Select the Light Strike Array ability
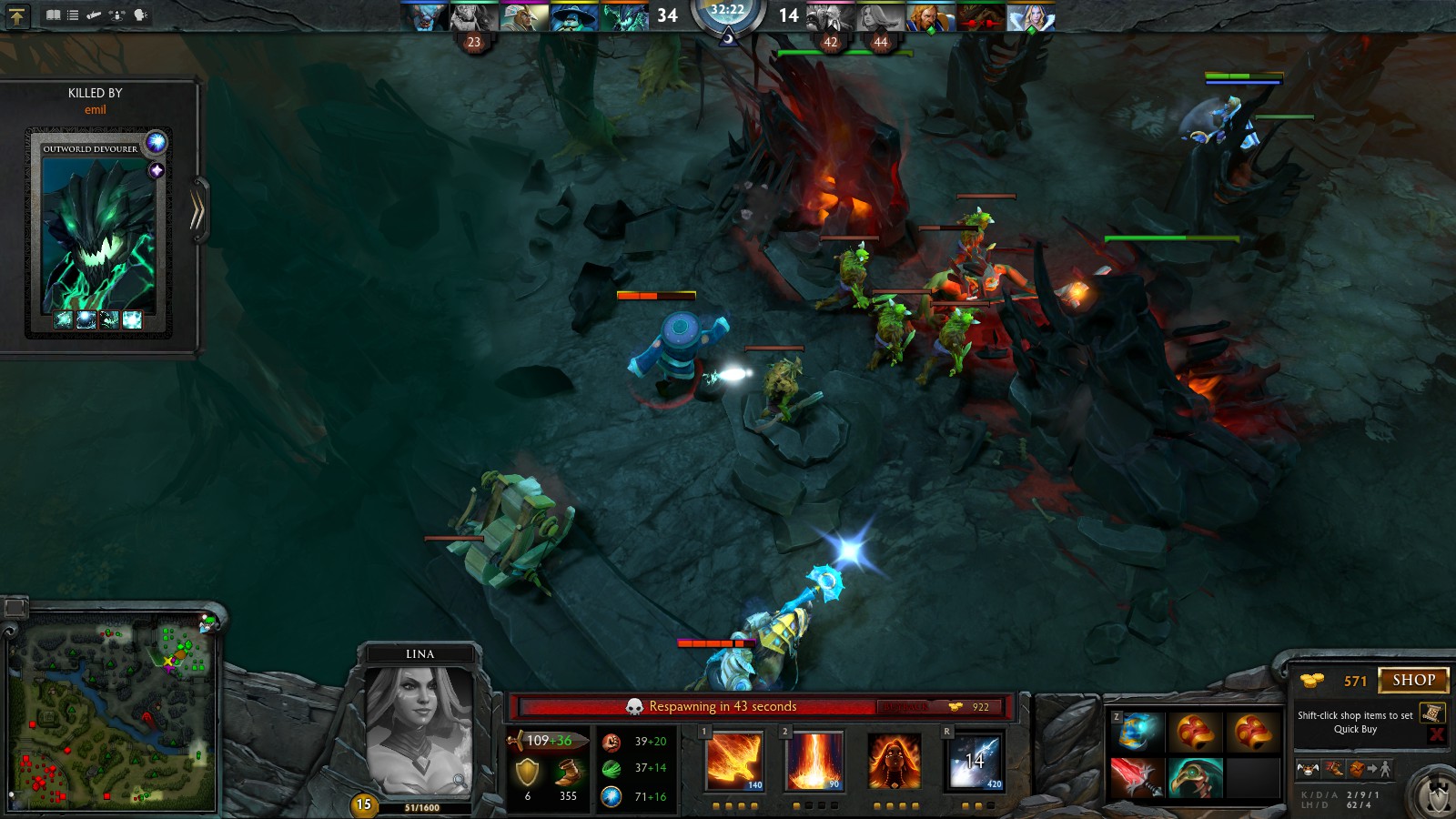This screenshot has height=819, width=1456. pos(814,761)
